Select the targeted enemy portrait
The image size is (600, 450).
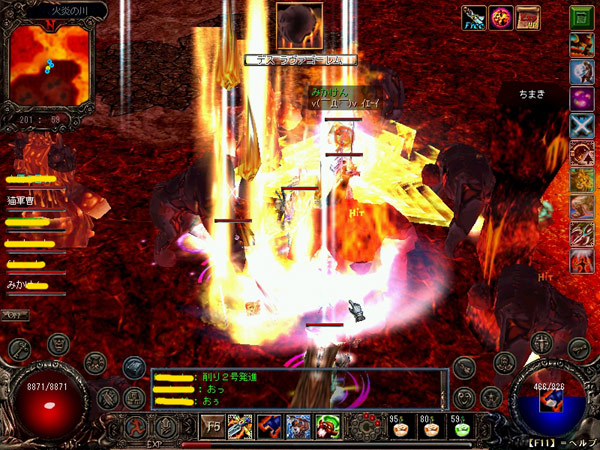coord(299,26)
